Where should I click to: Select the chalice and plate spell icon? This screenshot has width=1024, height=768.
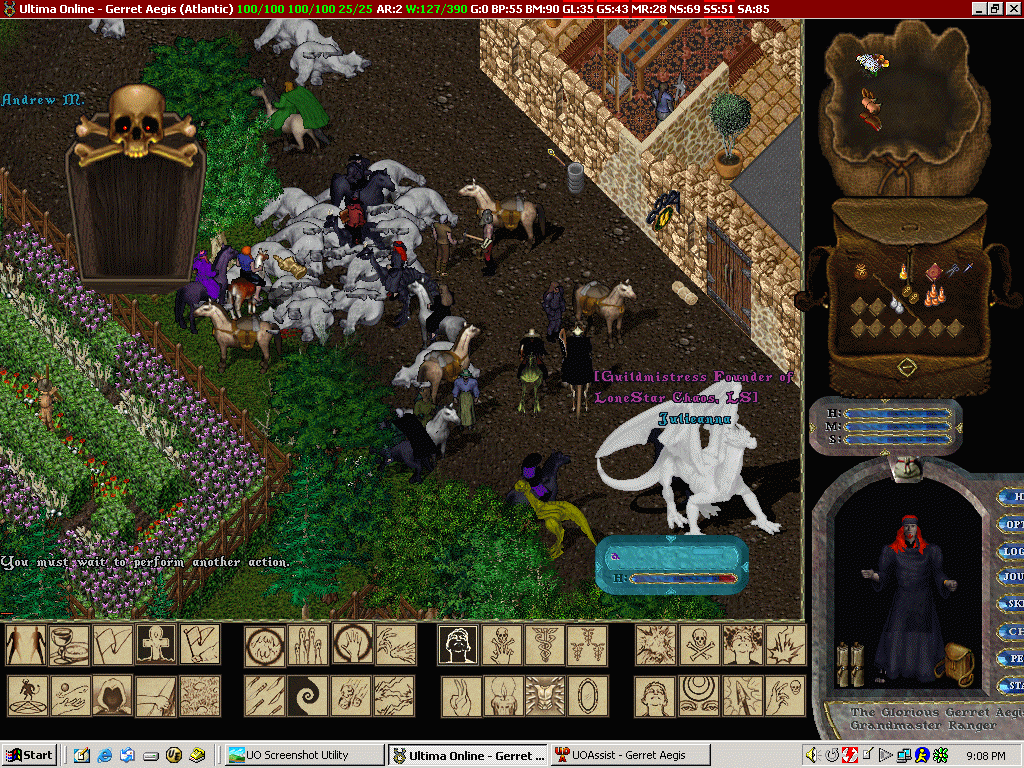69,645
